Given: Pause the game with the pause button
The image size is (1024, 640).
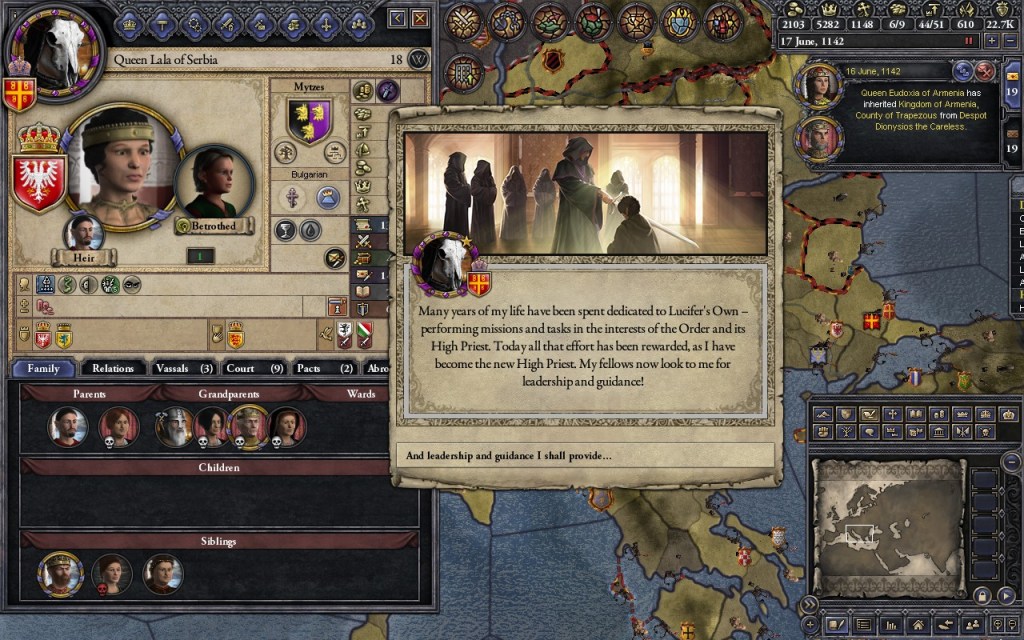Looking at the screenshot, I should point(968,41).
